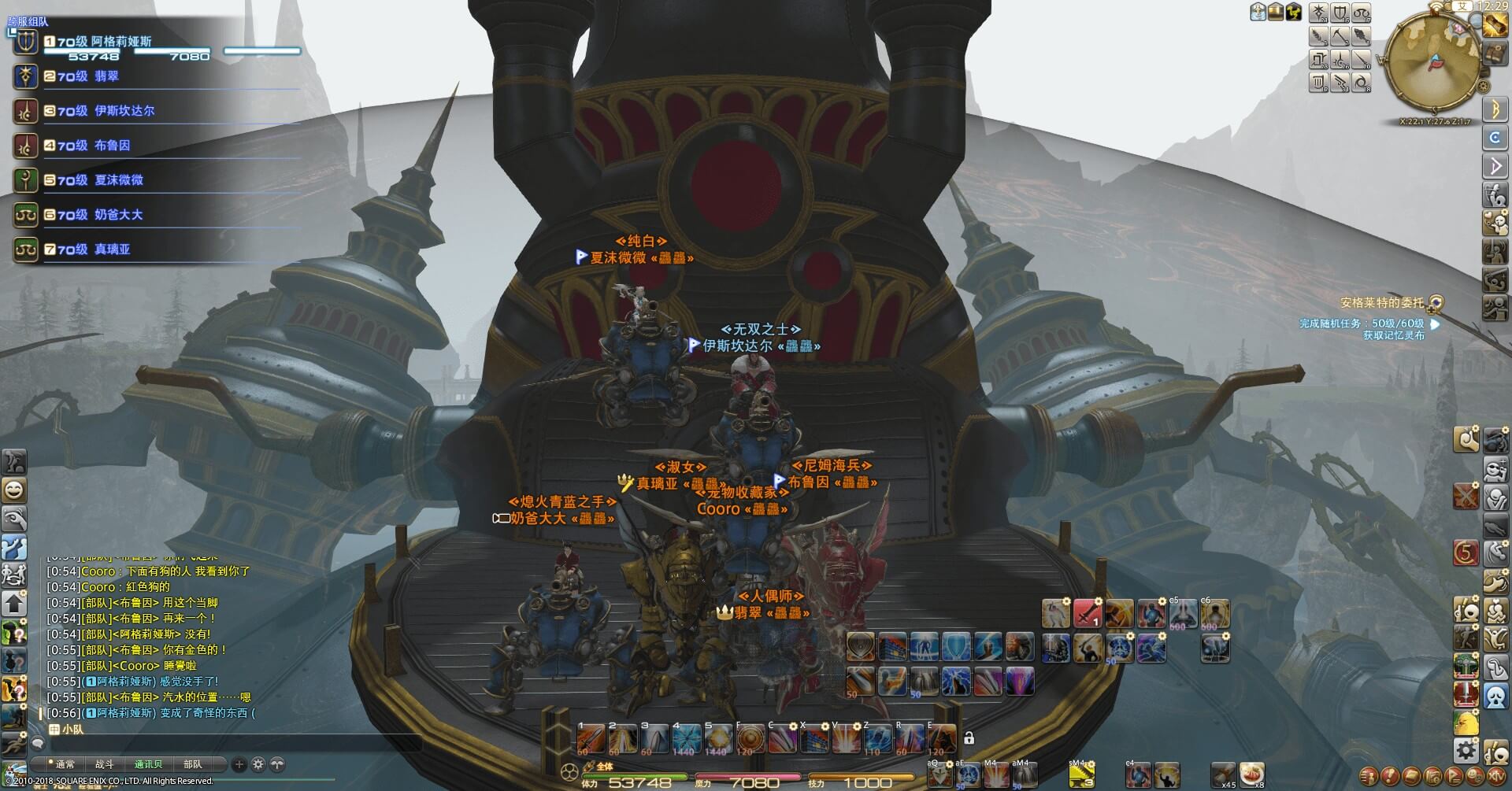1512x791 pixels.
Task: Switch to the 通讯贝 chat tab
Action: pyautogui.click(x=148, y=764)
